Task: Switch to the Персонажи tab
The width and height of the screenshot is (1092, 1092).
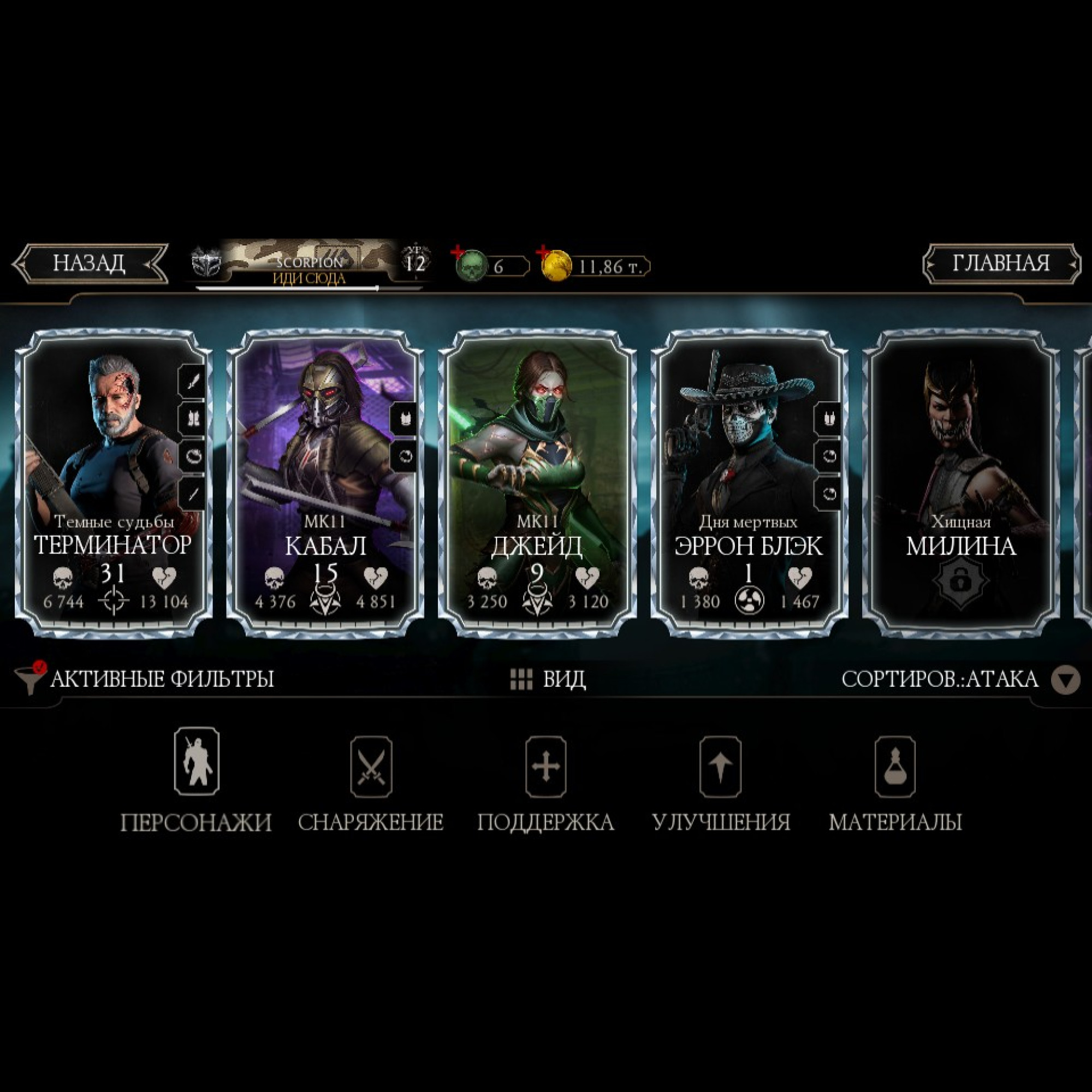Action: coord(196,781)
